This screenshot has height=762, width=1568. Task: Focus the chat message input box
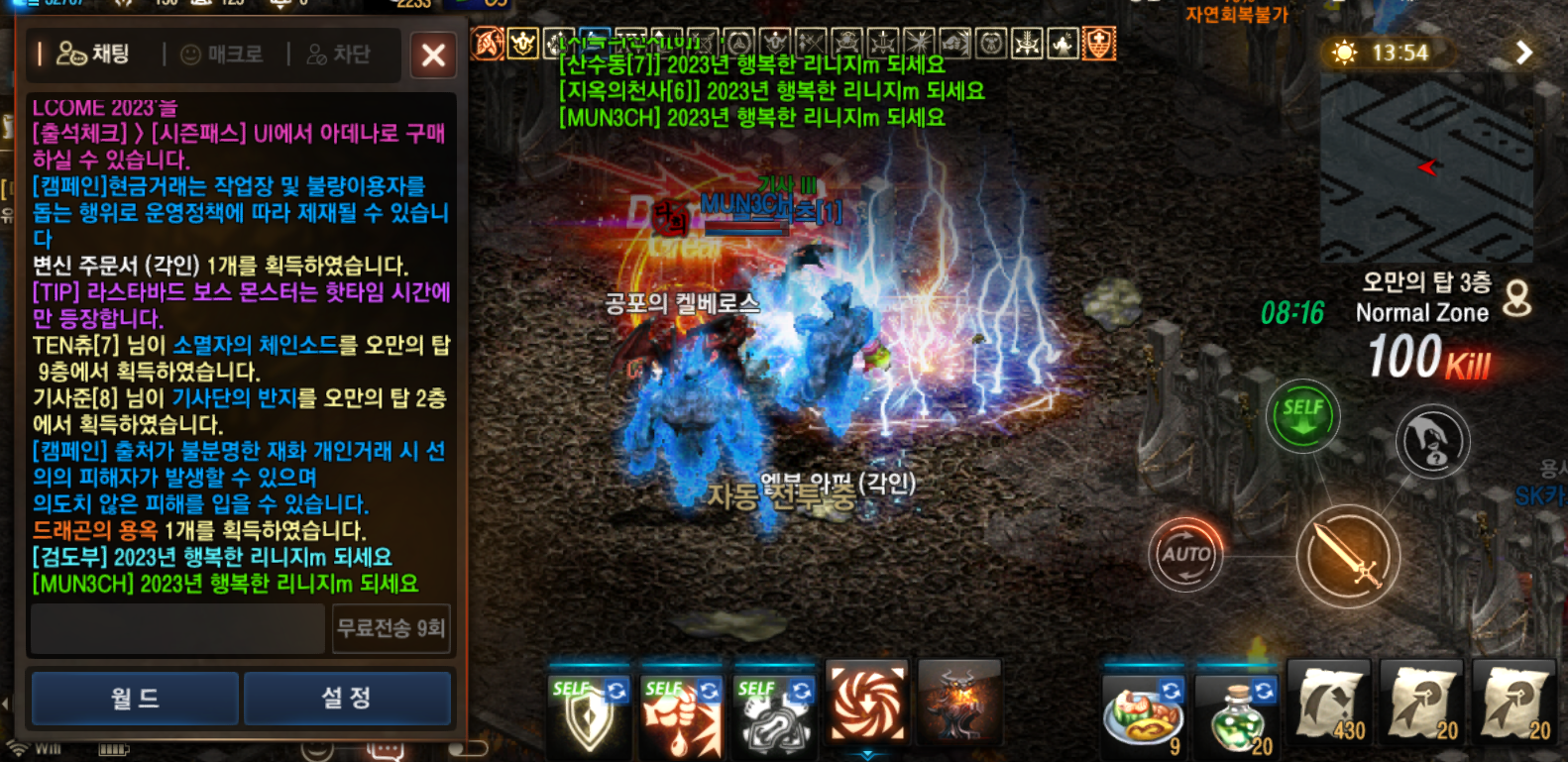178,628
